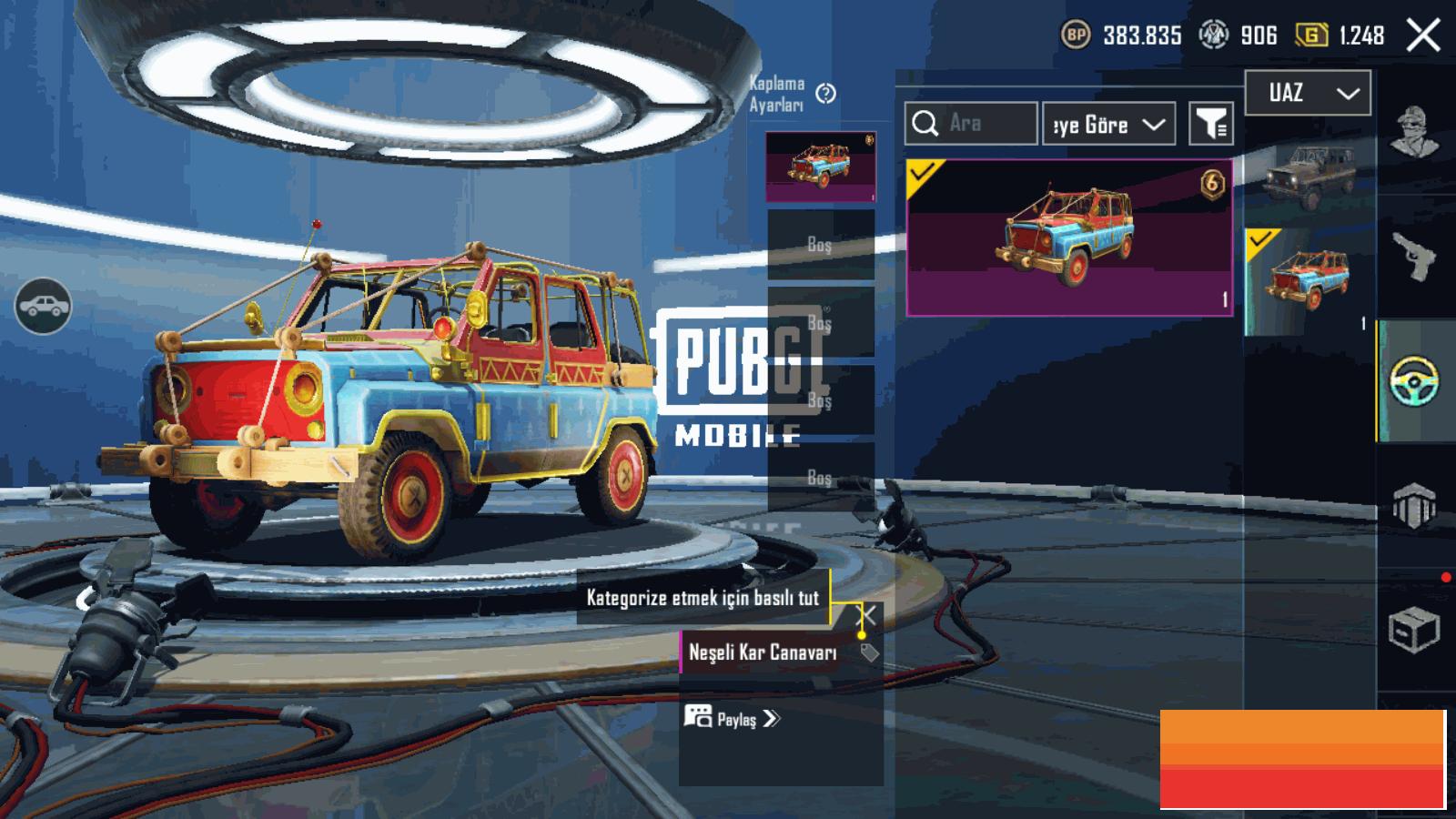
Task: Select the large colorful UAZ skin card
Action: 1069,238
